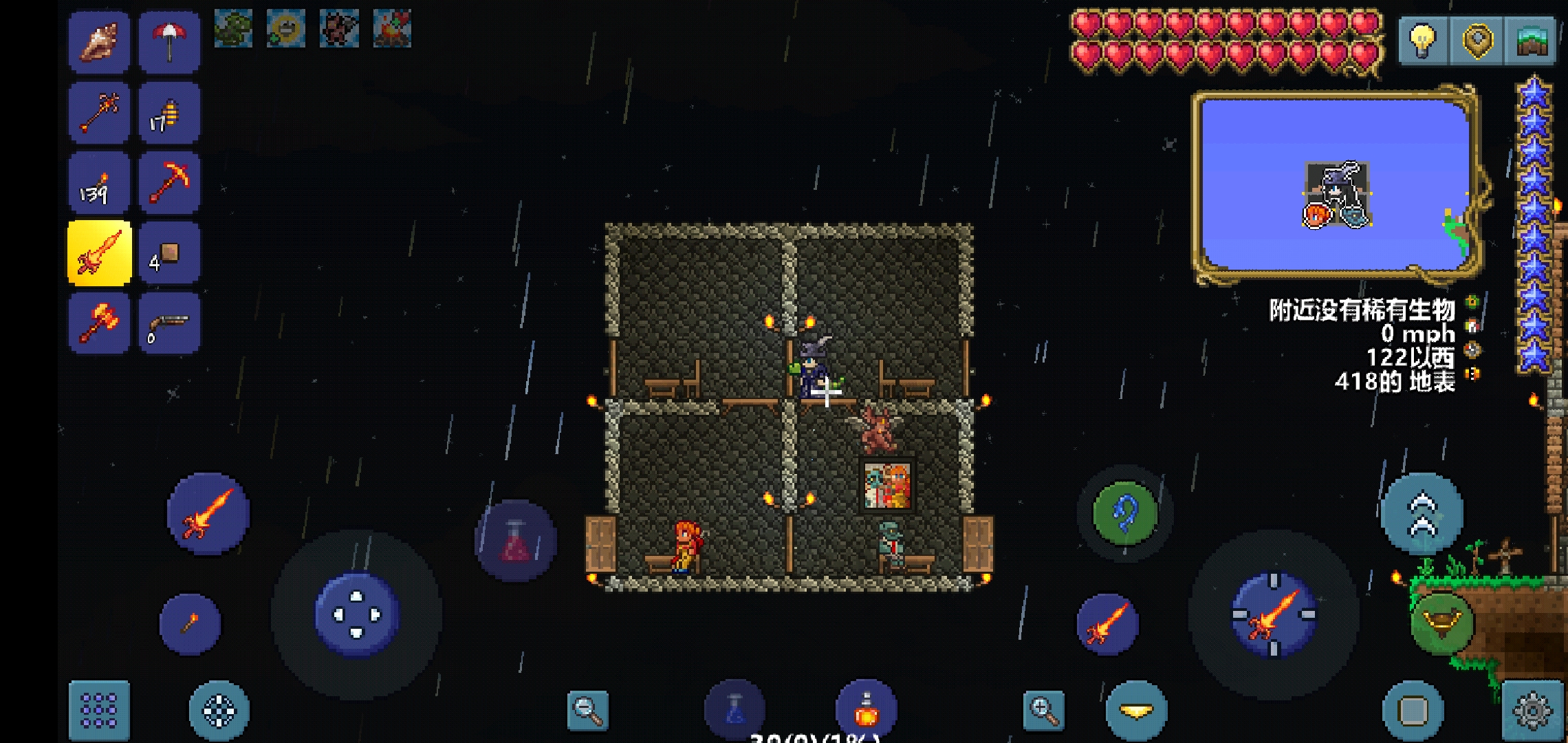This screenshot has height=743, width=1568.
Task: Choose the torch stack of 139
Action: [x=99, y=183]
